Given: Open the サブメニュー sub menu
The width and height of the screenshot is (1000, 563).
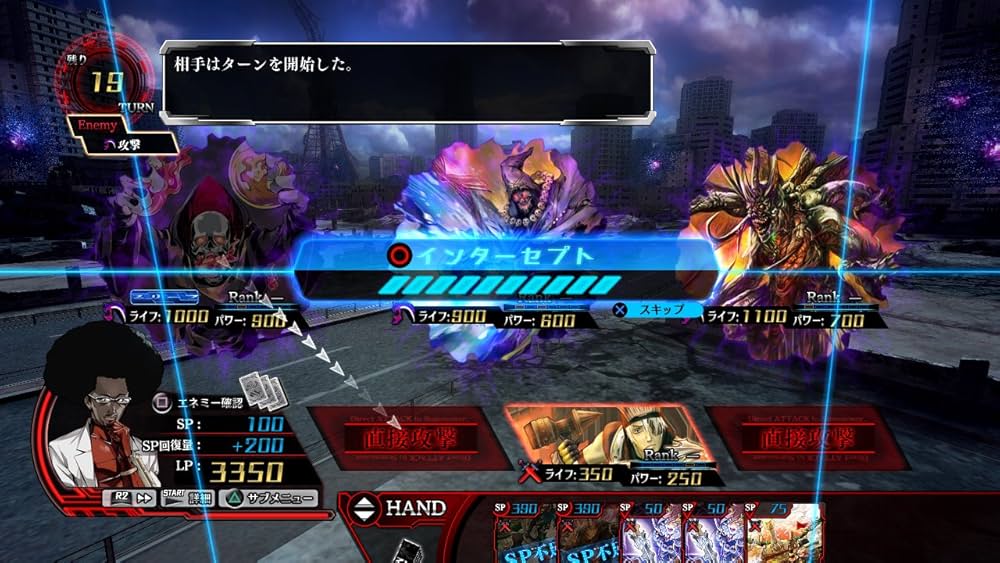Looking at the screenshot, I should 271,498.
